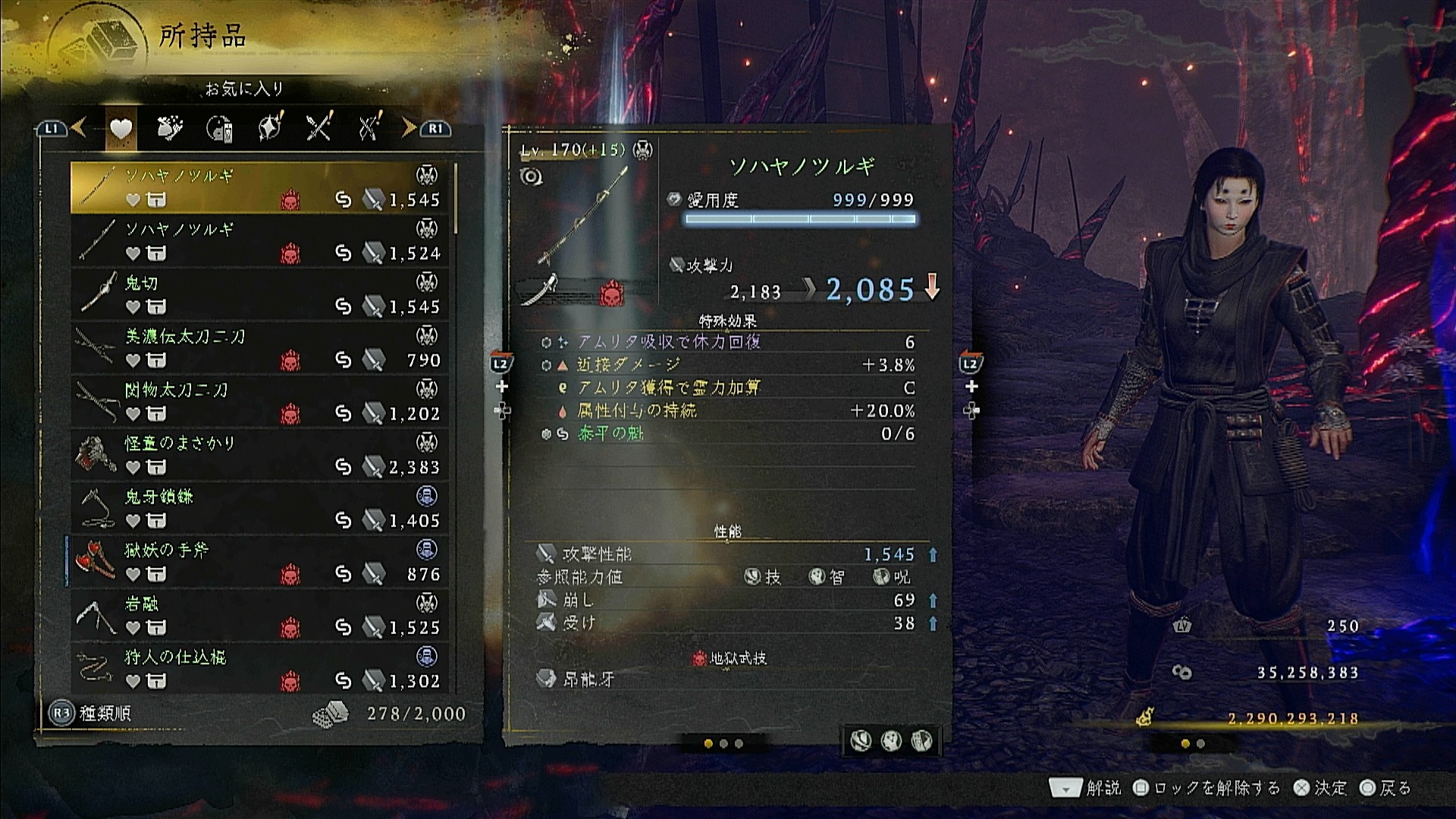Go to next category with right arrow

tap(409, 128)
